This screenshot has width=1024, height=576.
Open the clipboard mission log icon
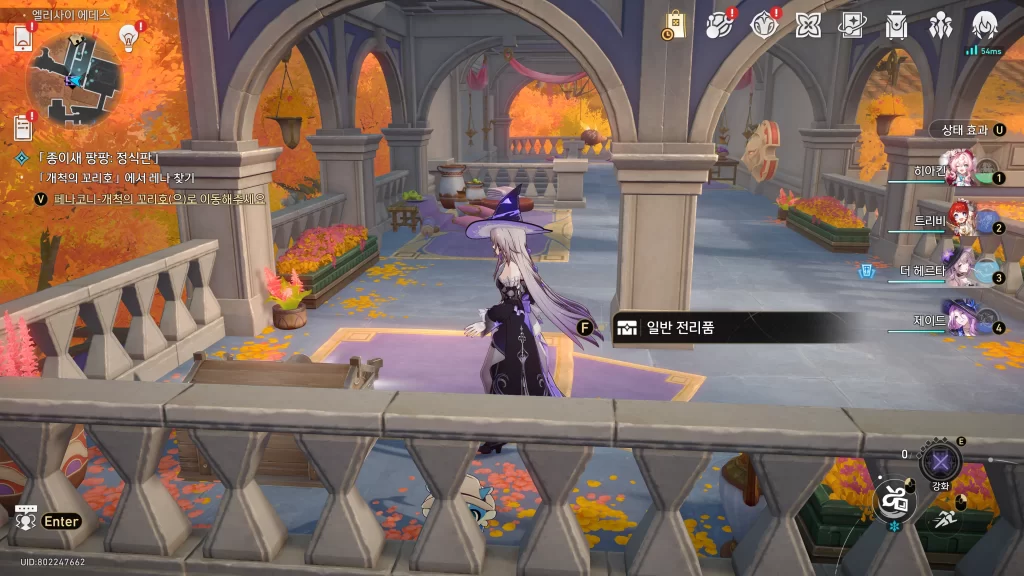(23, 127)
